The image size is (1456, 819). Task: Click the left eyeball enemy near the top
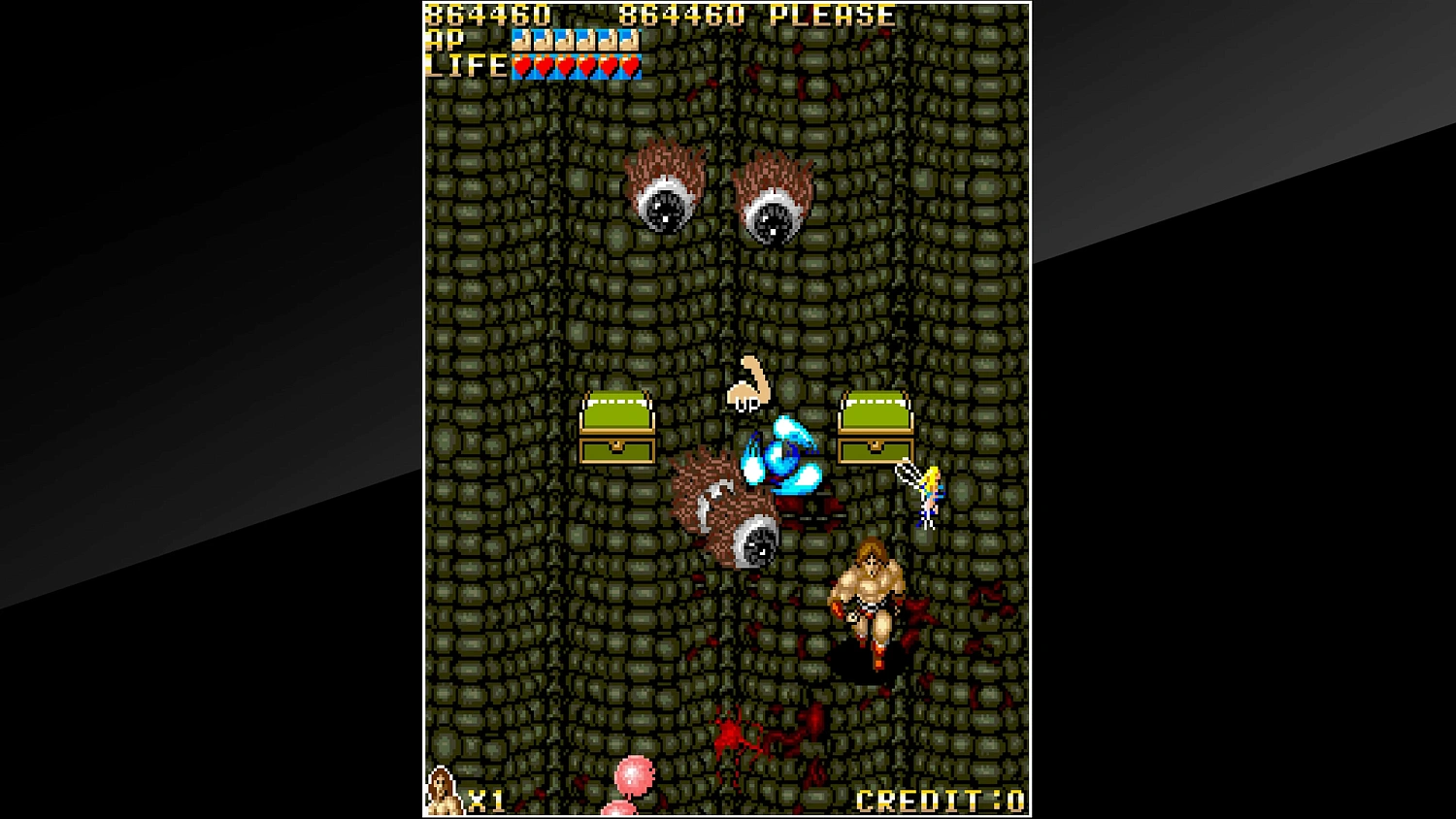(668, 190)
